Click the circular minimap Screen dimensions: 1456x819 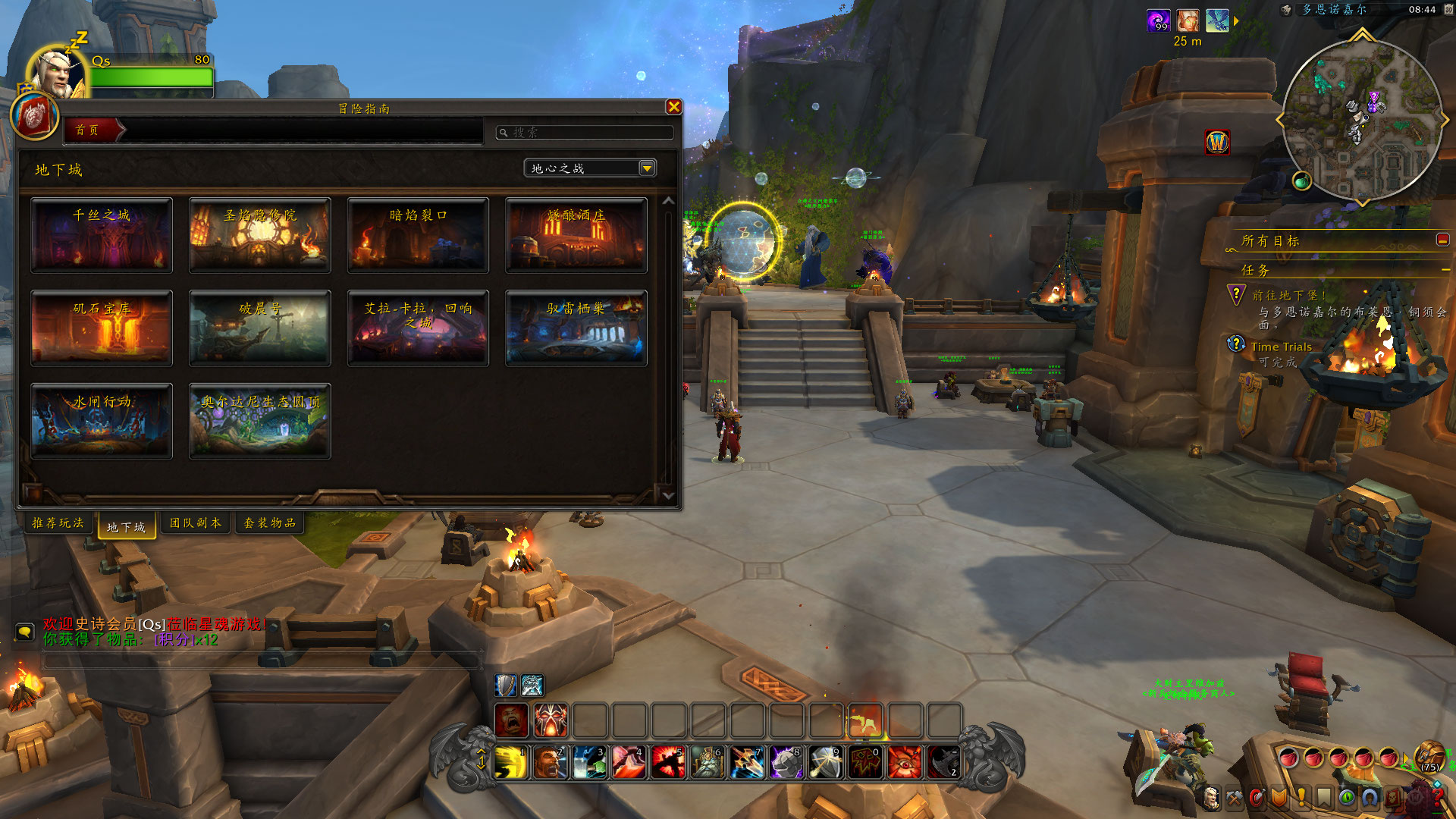(x=1362, y=120)
